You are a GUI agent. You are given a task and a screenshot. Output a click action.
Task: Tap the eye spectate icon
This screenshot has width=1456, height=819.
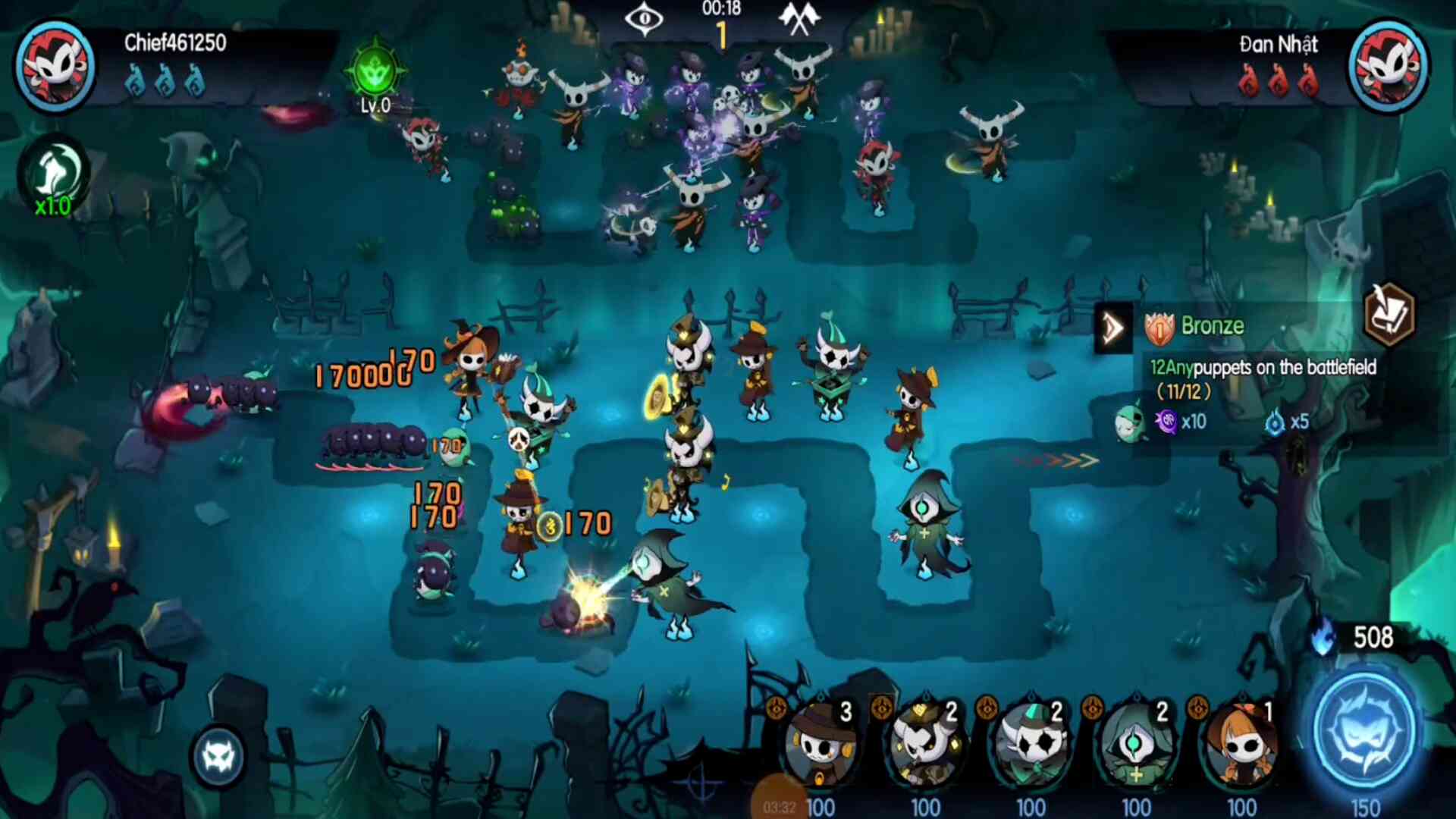644,18
